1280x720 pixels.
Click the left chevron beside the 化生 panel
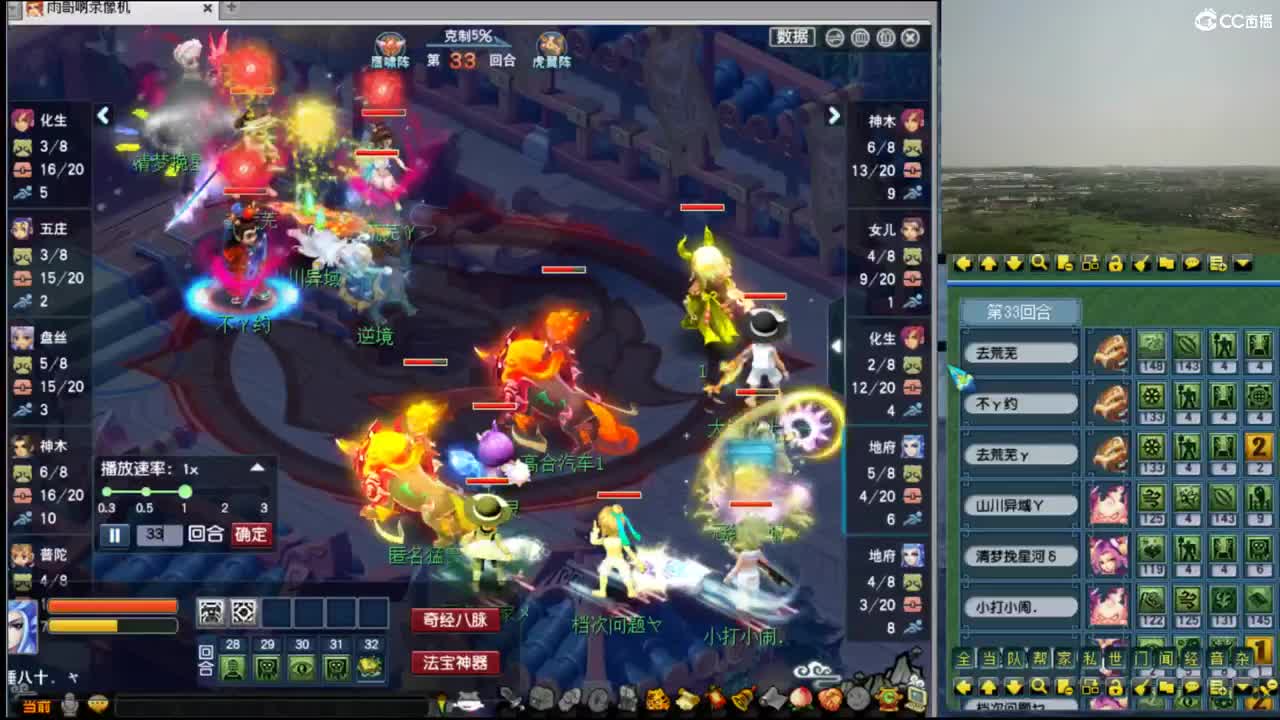104,116
